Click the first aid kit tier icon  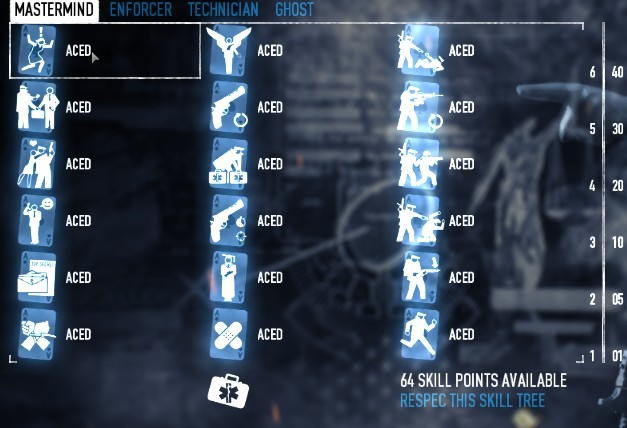[226, 388]
